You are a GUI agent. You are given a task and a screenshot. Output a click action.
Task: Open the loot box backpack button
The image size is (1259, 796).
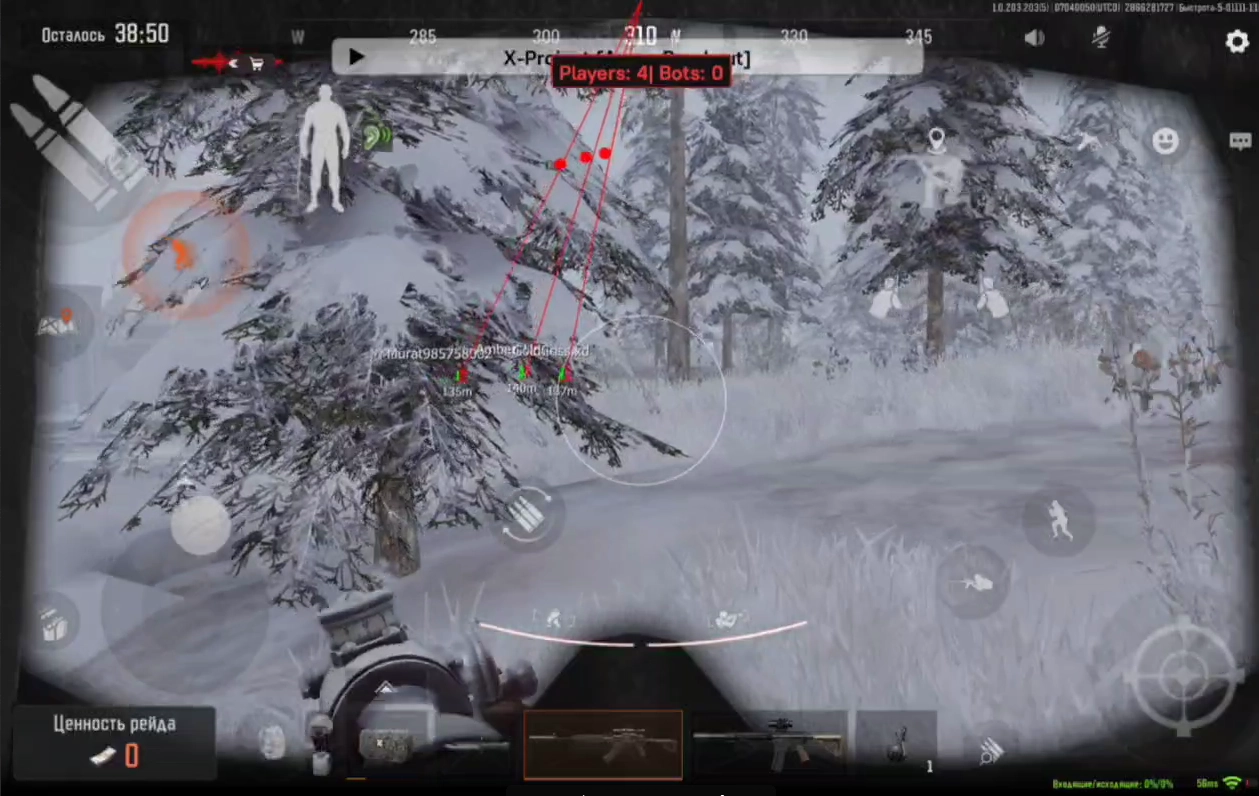tap(54, 624)
